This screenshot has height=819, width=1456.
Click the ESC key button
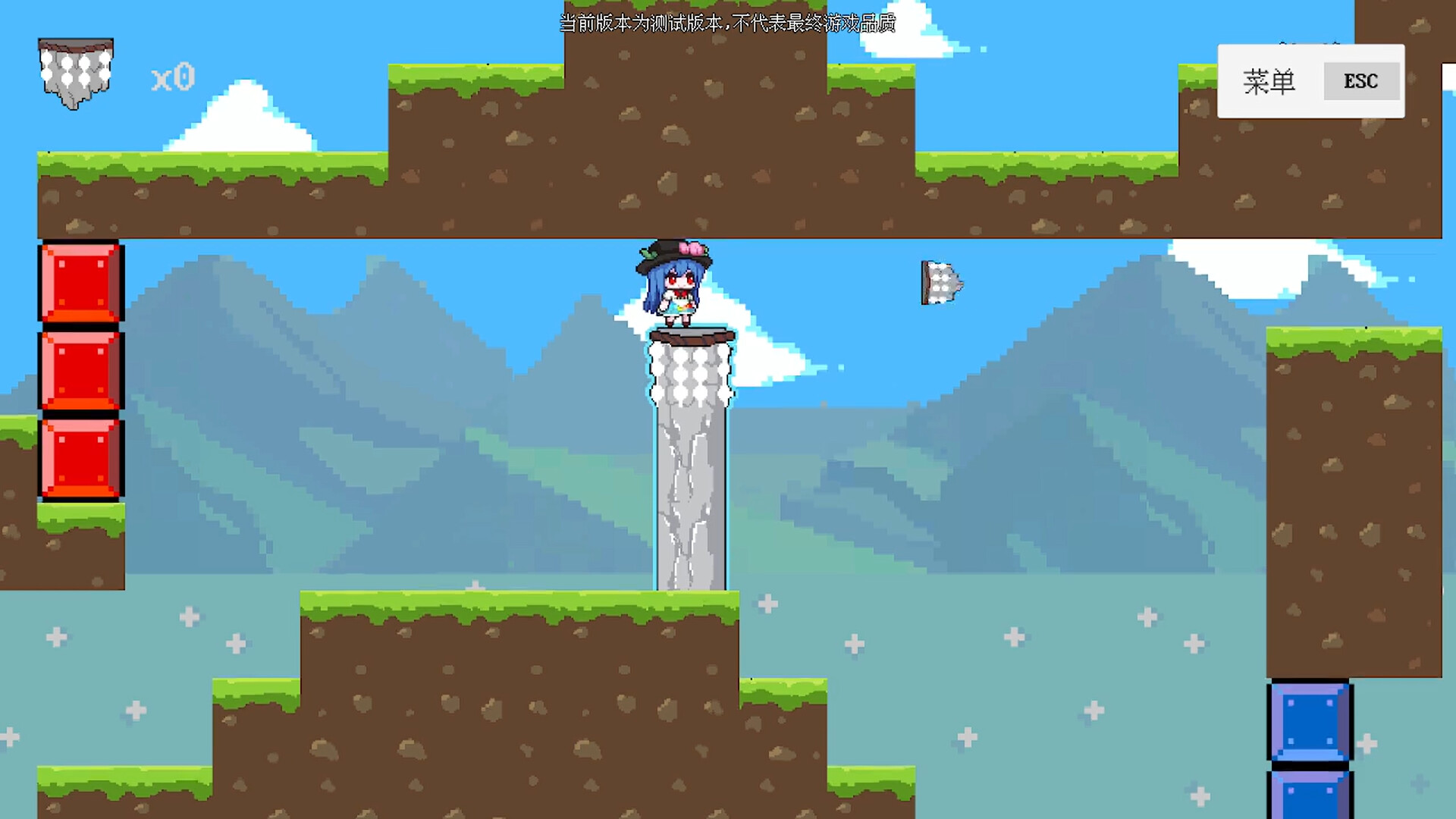pyautogui.click(x=1361, y=81)
